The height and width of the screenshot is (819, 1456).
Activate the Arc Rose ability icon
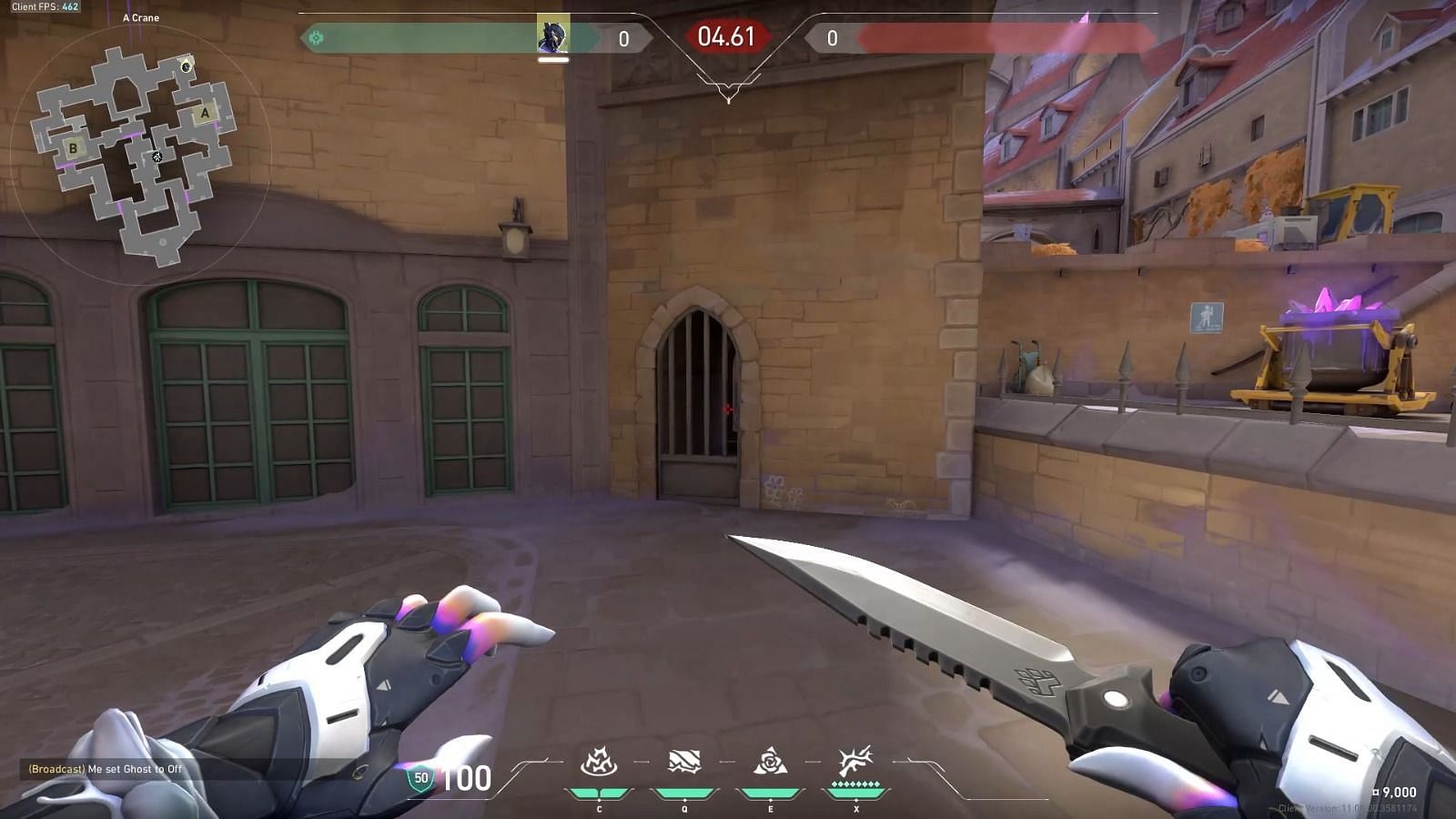click(770, 763)
